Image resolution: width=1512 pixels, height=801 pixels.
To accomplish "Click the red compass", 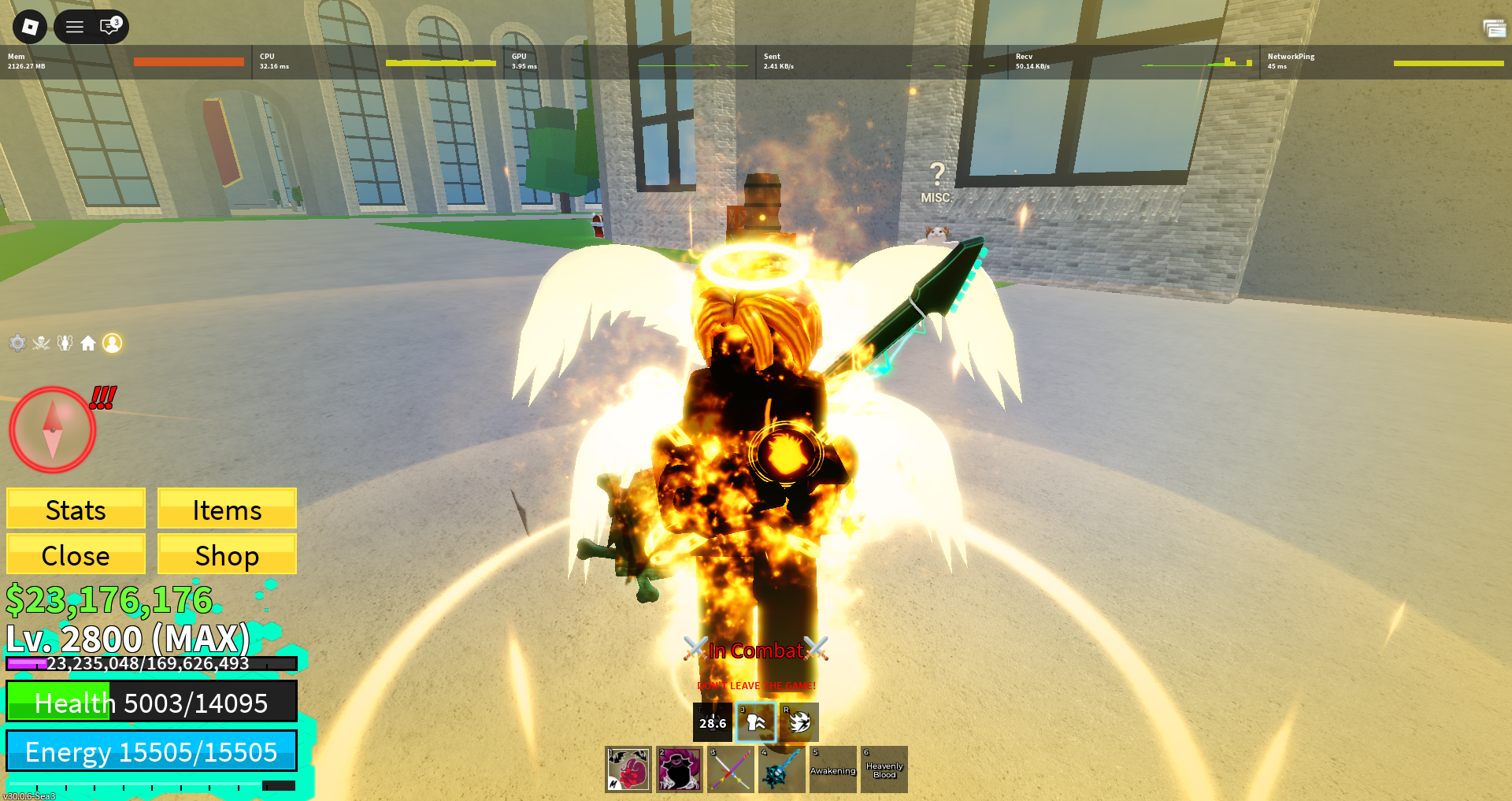I will 52,430.
